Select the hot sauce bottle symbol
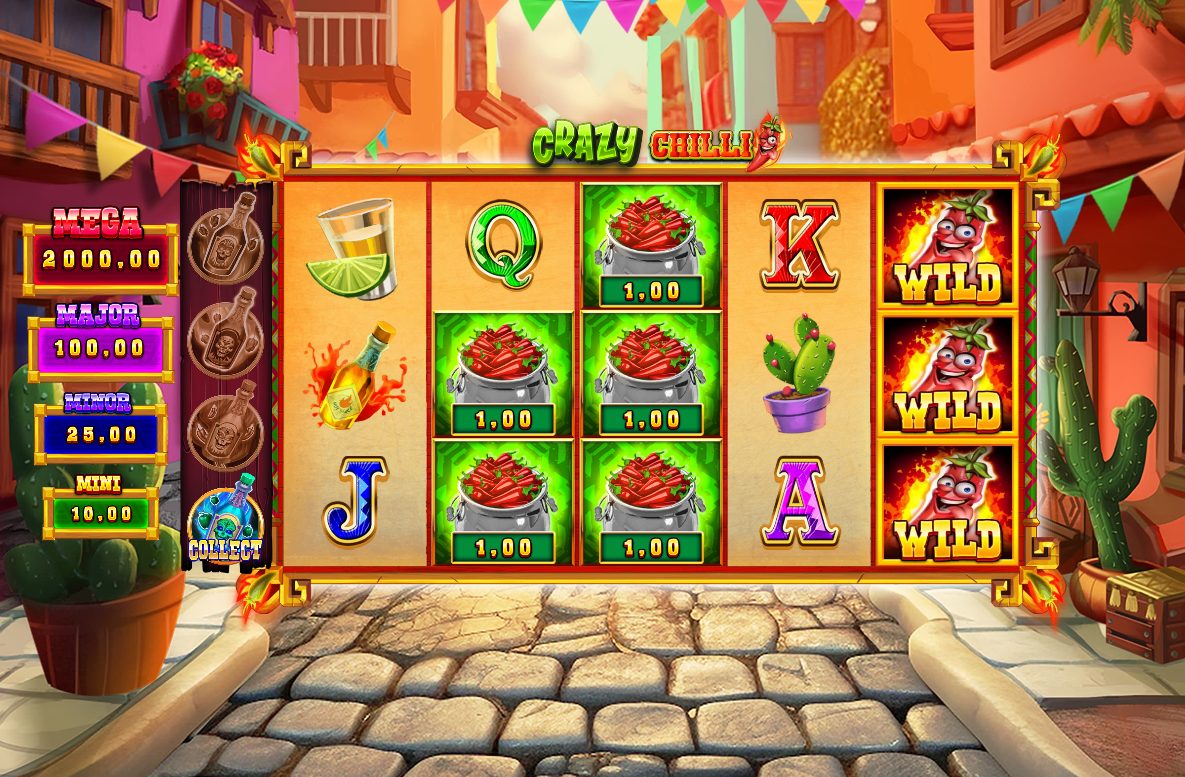1185x777 pixels. pos(355,375)
